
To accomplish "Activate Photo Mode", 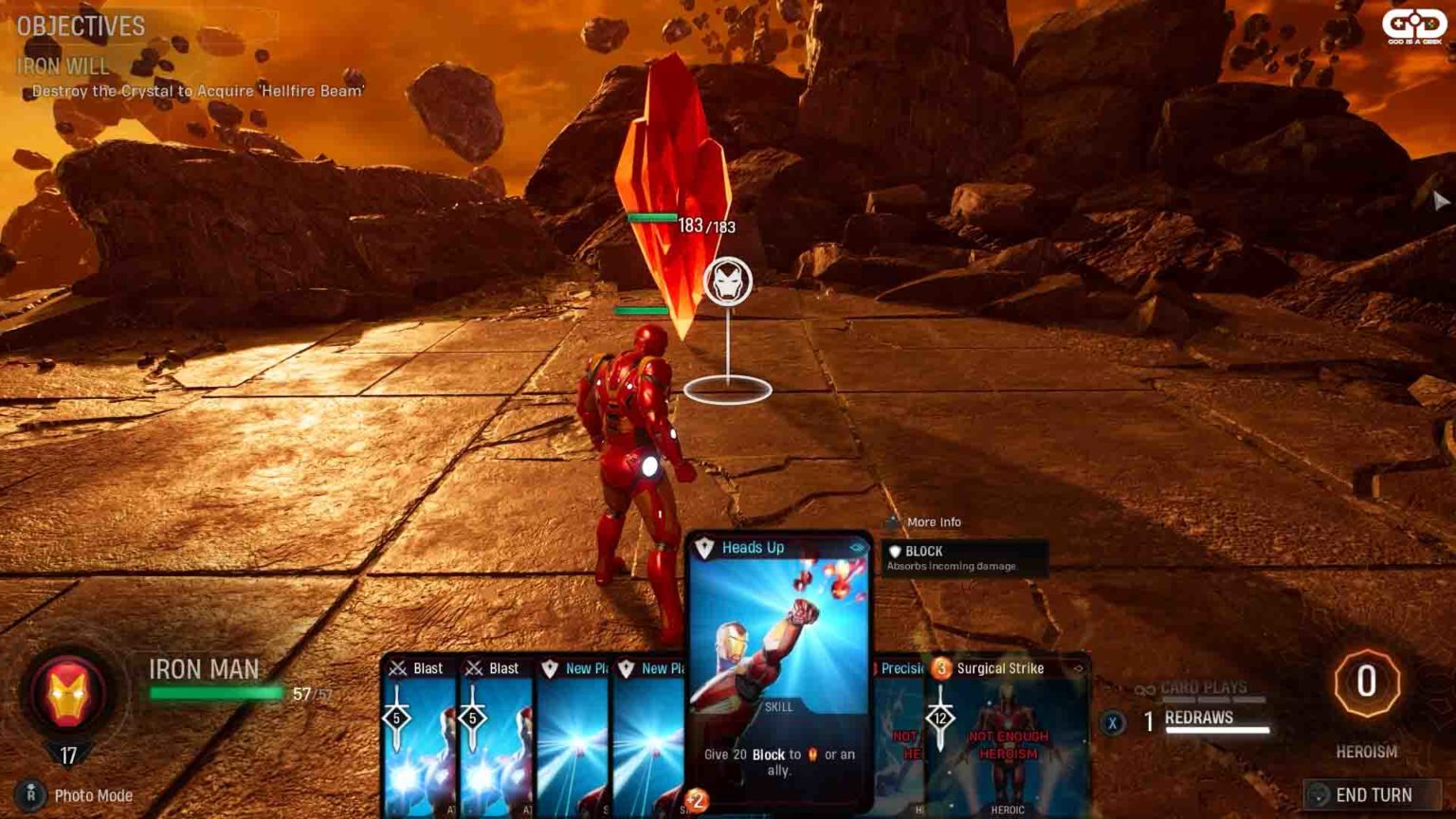I will pos(93,796).
